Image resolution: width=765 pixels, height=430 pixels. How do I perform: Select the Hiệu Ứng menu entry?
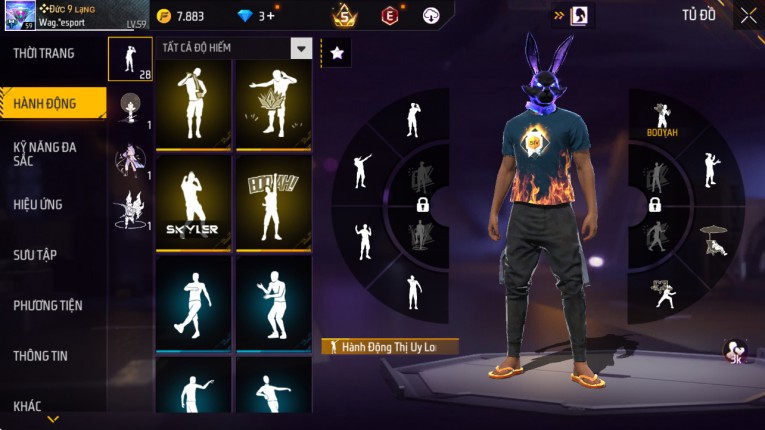[38, 205]
